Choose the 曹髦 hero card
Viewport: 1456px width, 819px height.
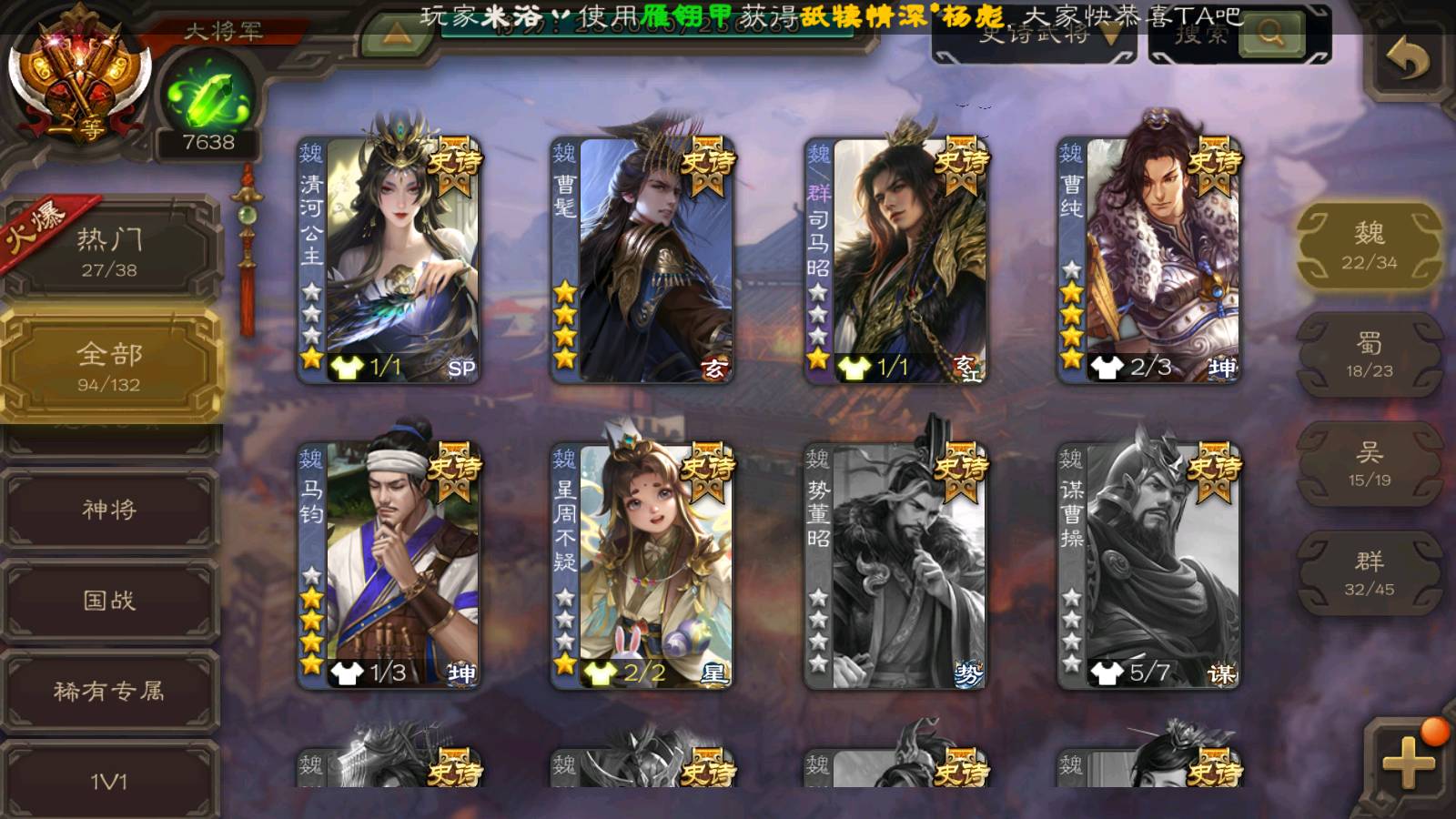[x=642, y=259]
